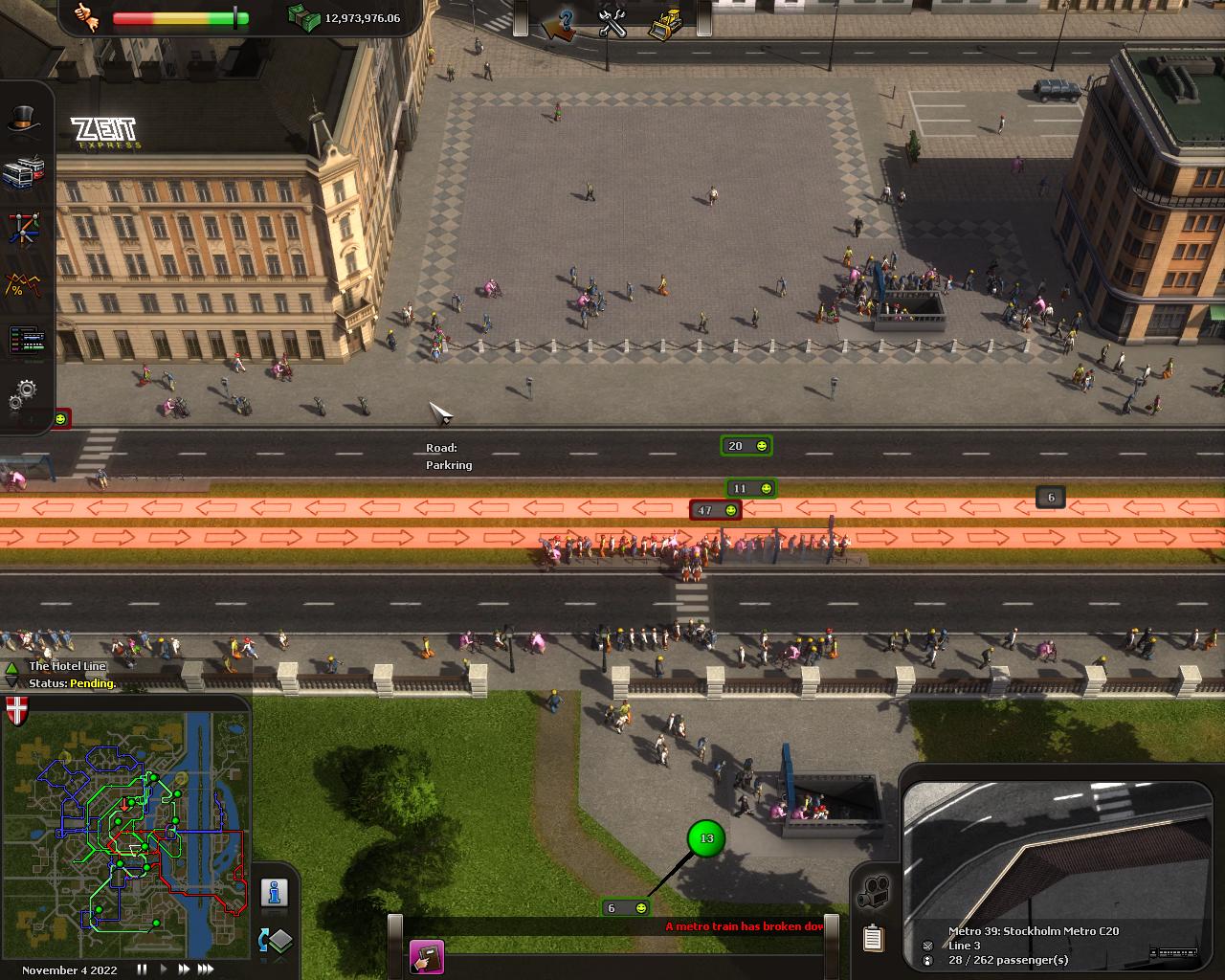This screenshot has height=980, width=1225.
Task: Open the clipboard vehicle details icon
Action: click(873, 939)
